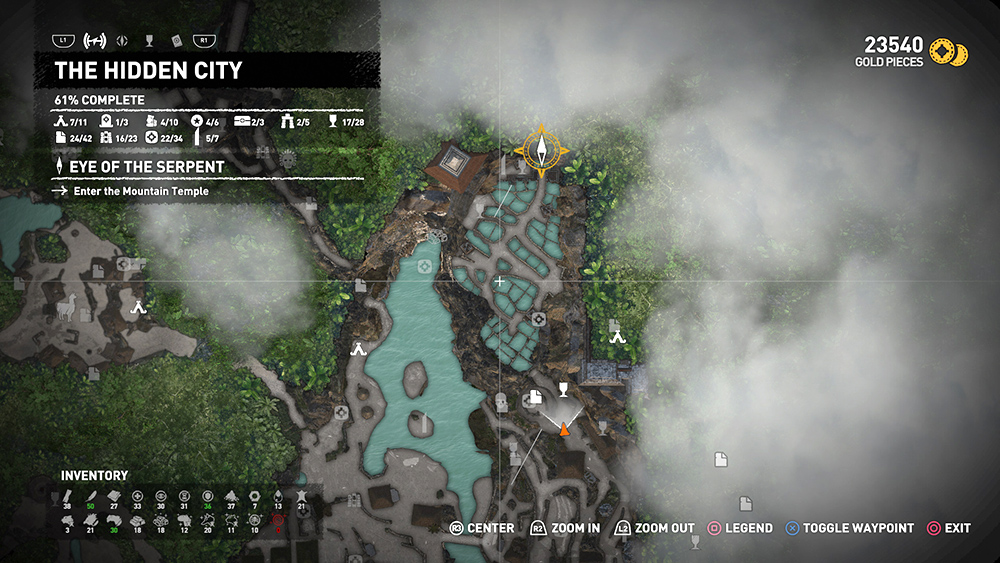Open the card-shaped tab in the header
Screen dimensions: 1000x563
[x=176, y=41]
